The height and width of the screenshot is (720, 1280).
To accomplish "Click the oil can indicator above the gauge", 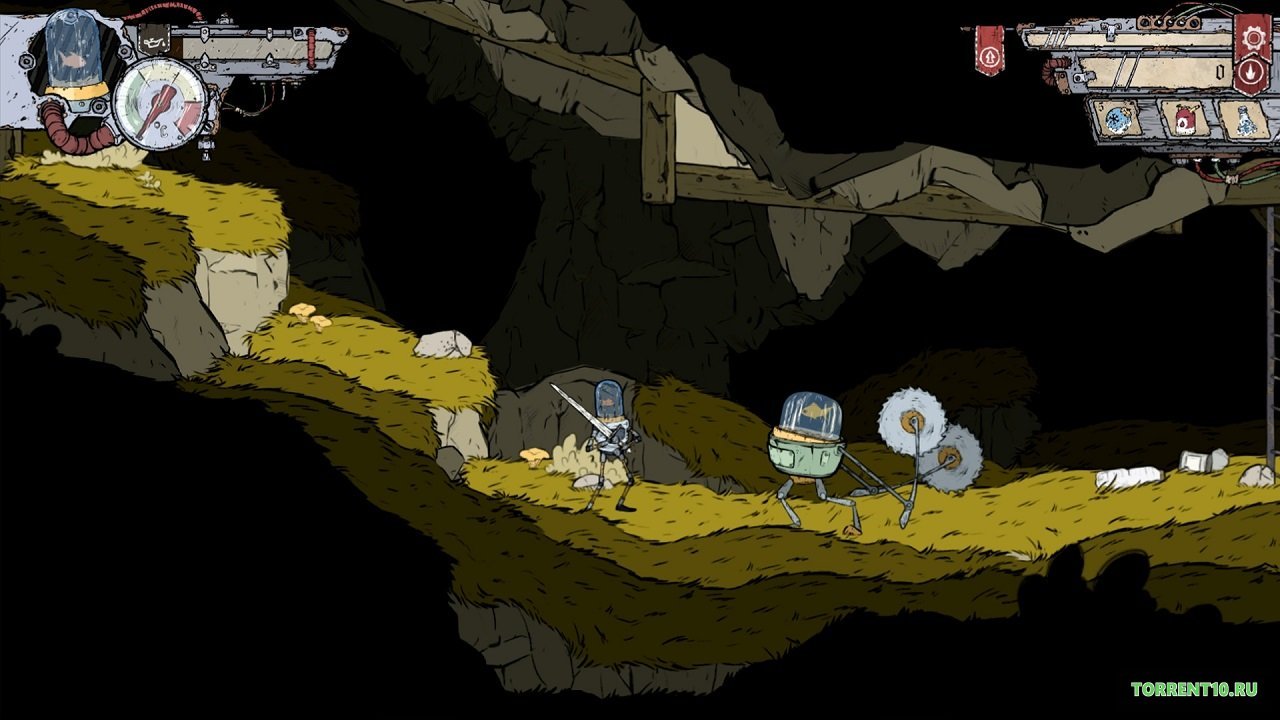I will (152, 40).
